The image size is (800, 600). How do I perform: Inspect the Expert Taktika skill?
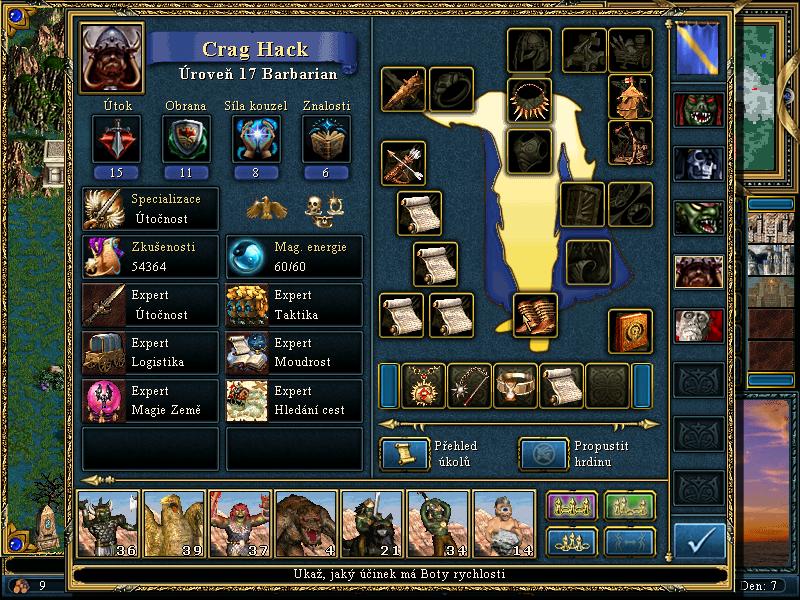295,304
